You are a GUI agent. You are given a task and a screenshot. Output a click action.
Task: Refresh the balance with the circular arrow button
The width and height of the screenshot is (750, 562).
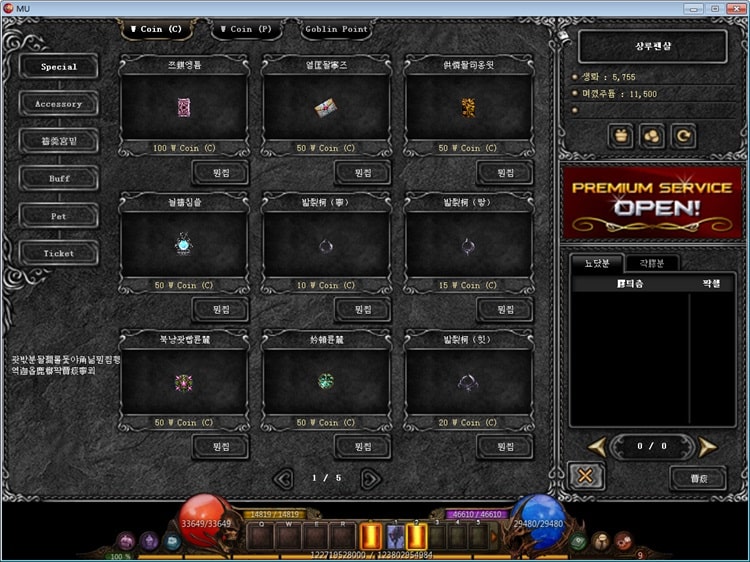click(685, 133)
